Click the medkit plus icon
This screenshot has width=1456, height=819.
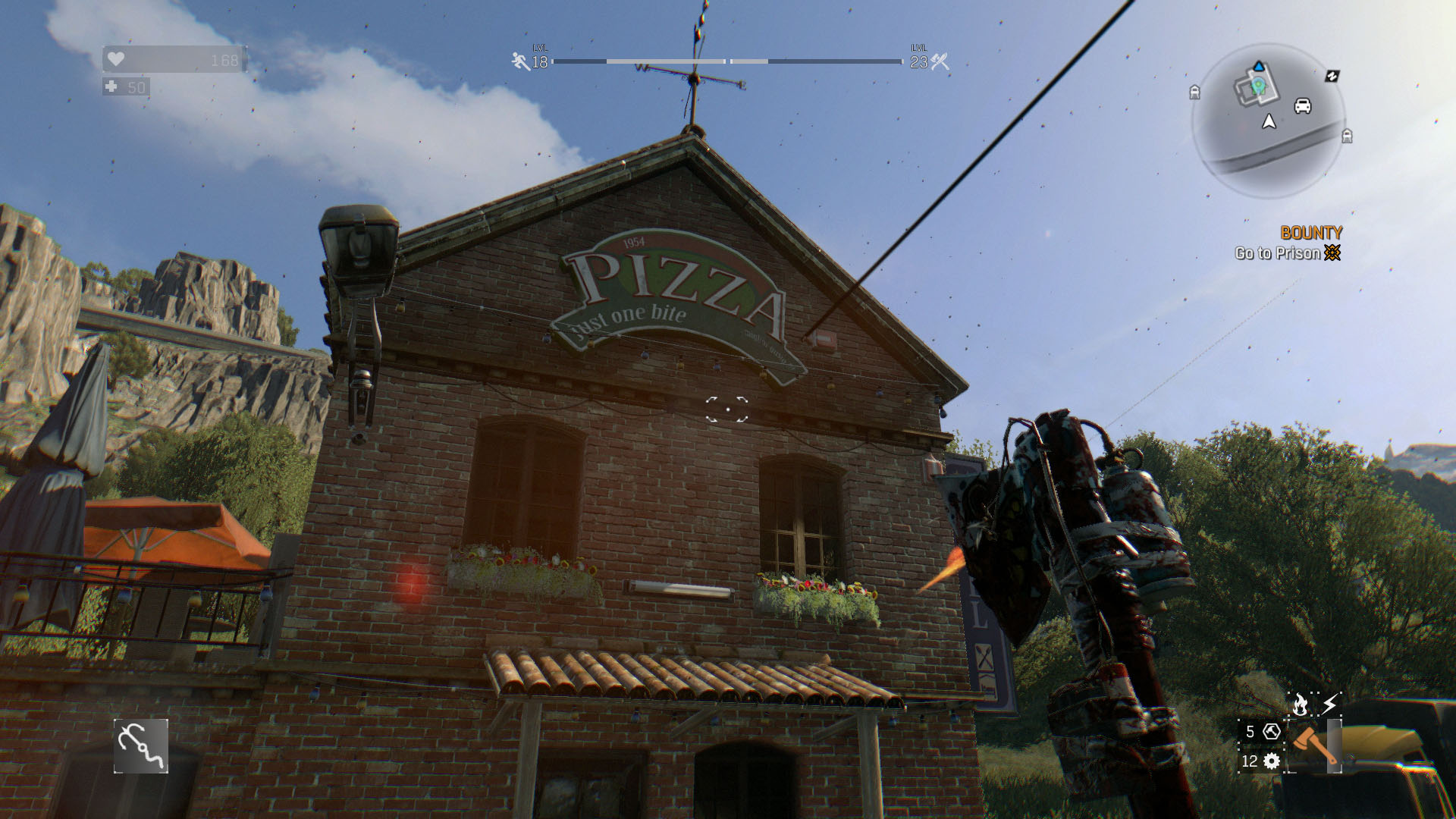pyautogui.click(x=111, y=87)
